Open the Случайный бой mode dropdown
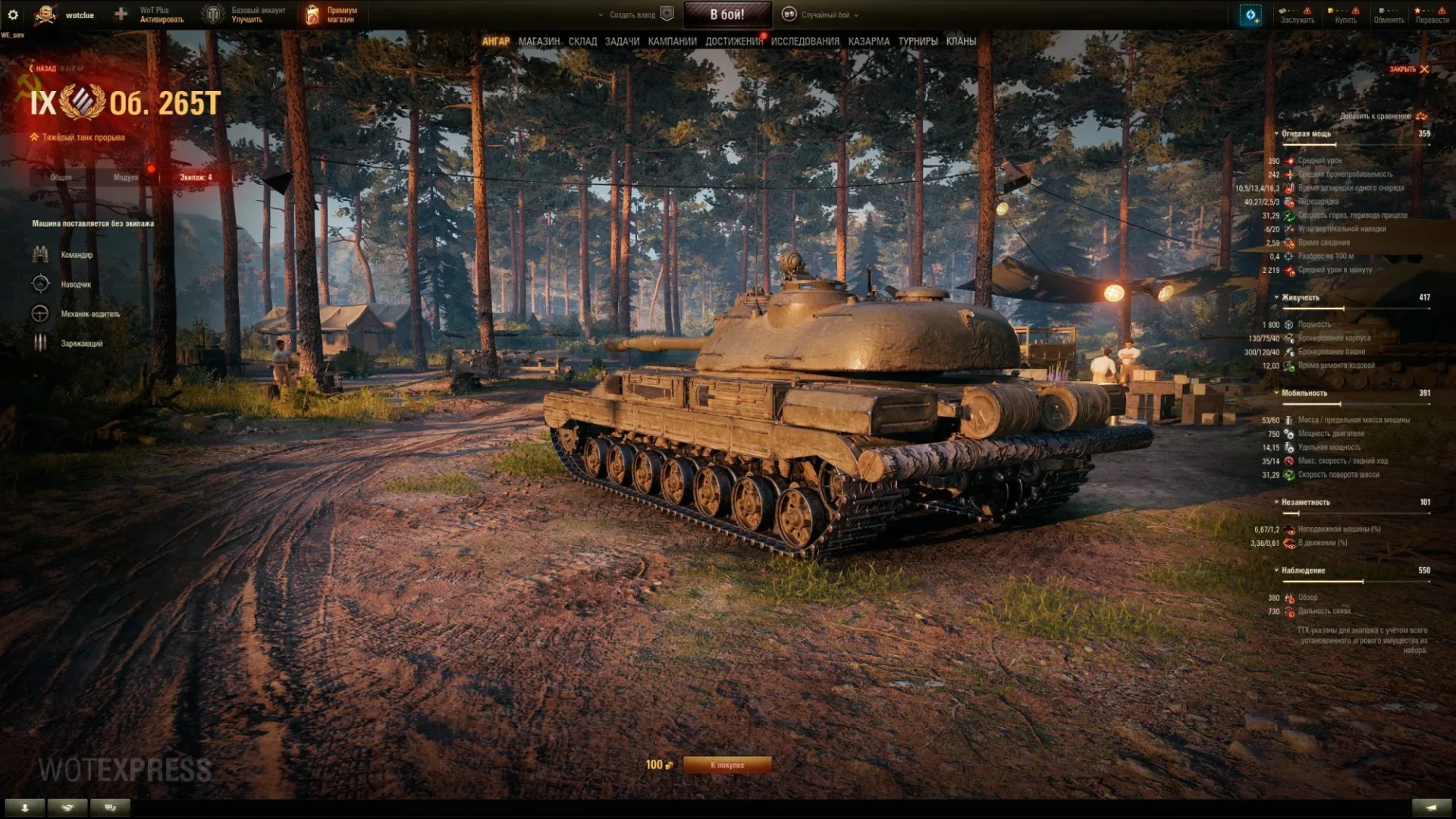The width and height of the screenshot is (1456, 819). [826, 14]
